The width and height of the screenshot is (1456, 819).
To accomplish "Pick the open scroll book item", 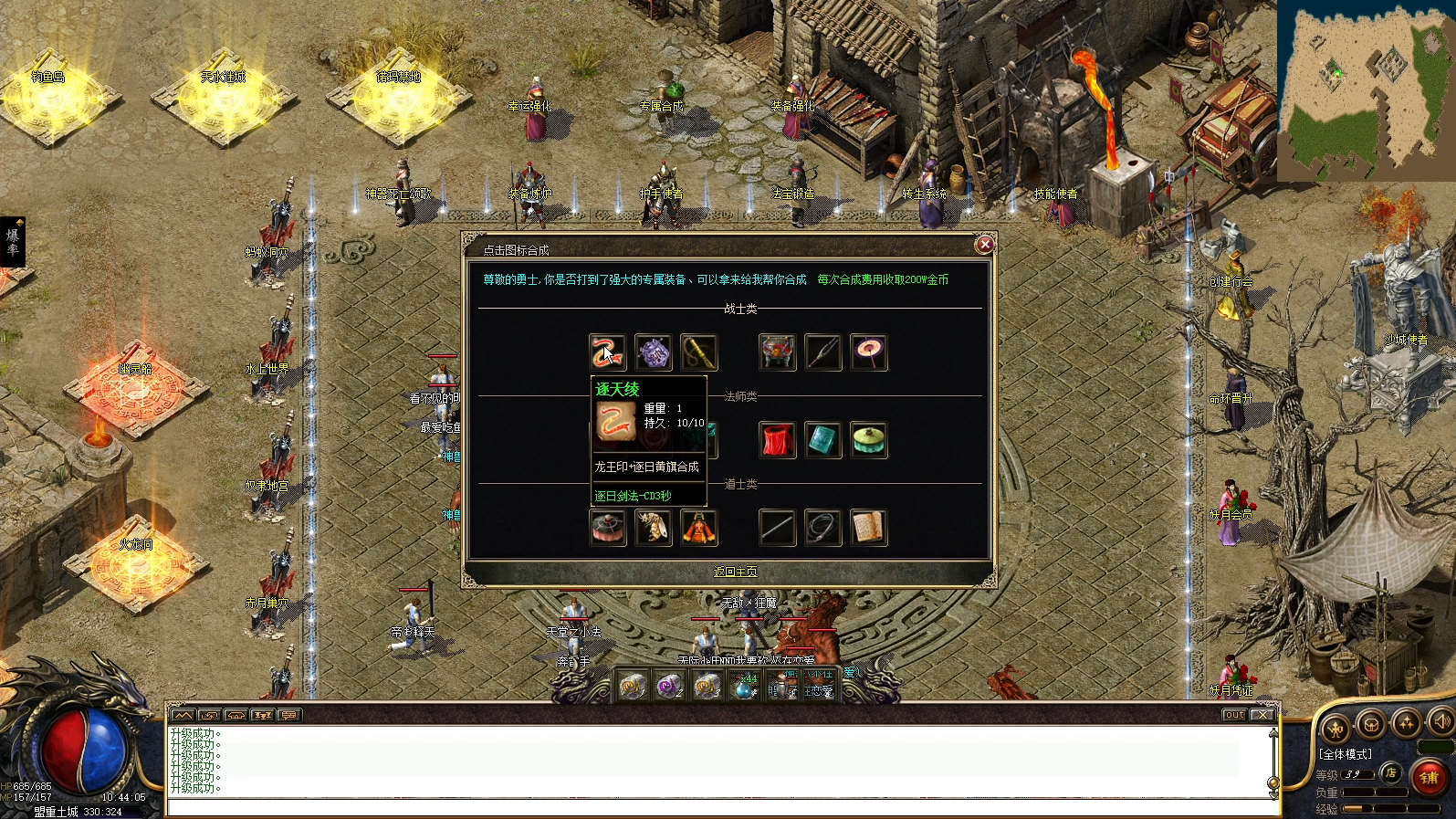I will click(868, 528).
